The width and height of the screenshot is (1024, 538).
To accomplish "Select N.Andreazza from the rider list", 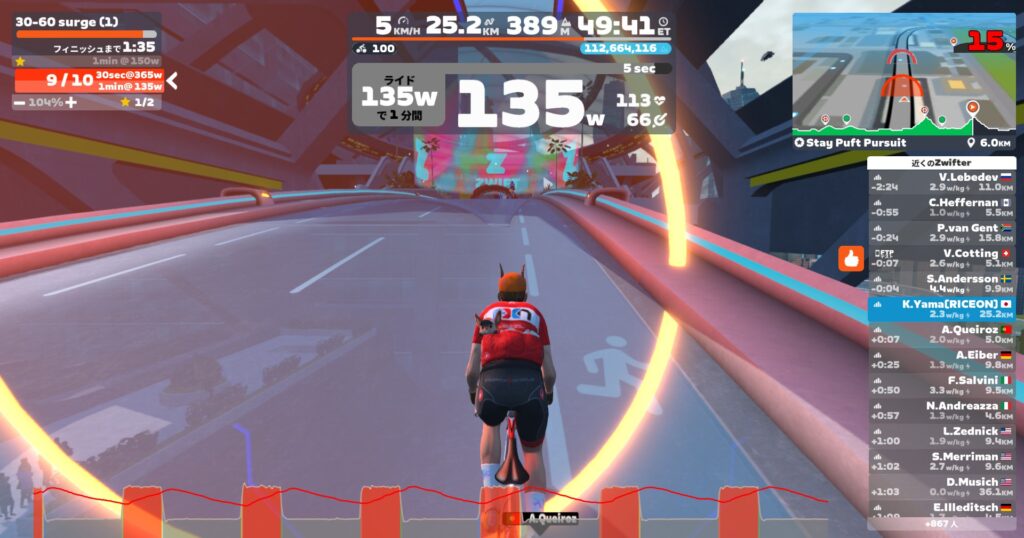I will (x=941, y=411).
